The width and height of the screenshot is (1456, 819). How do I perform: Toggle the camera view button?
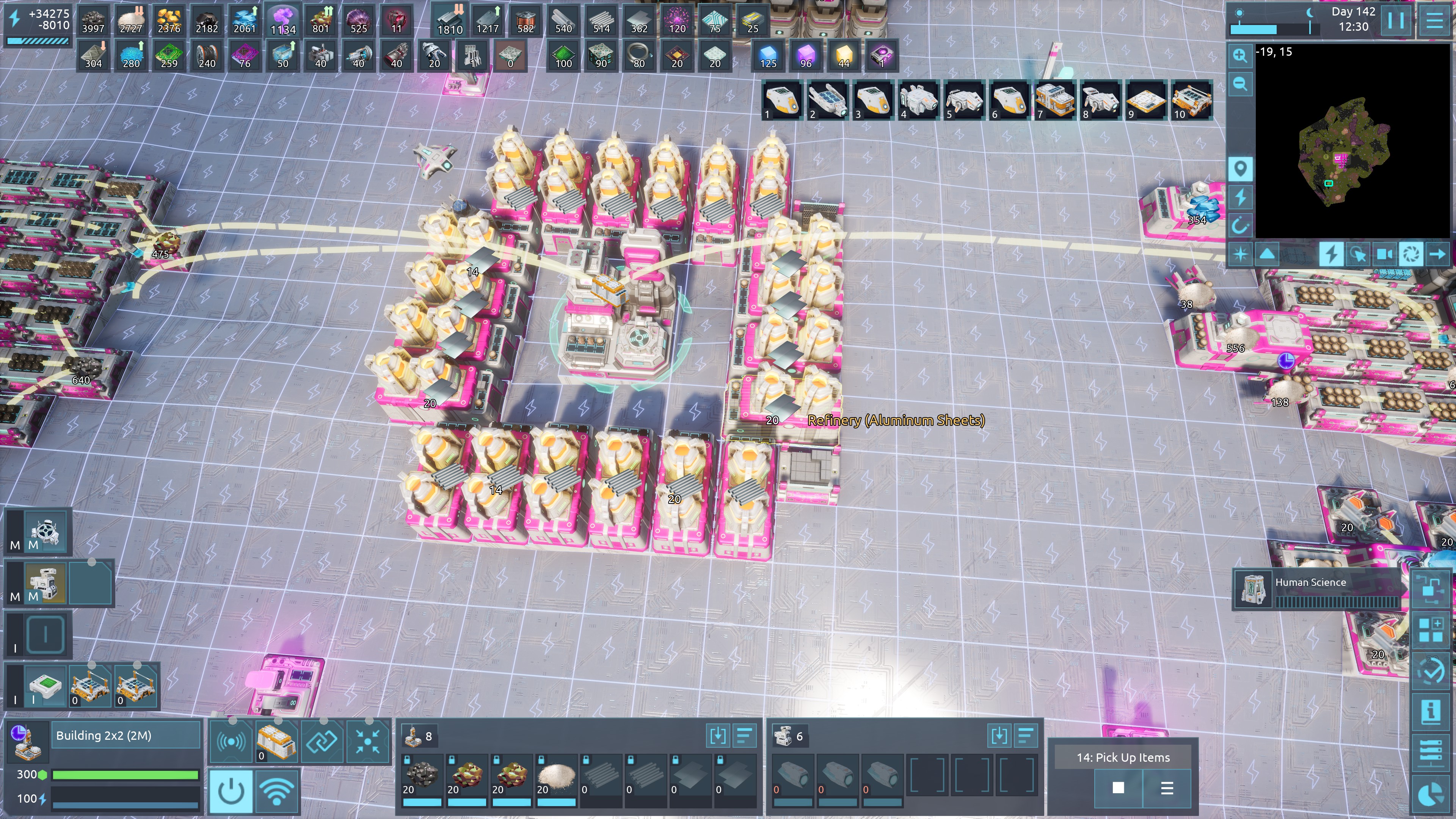coord(1384,254)
